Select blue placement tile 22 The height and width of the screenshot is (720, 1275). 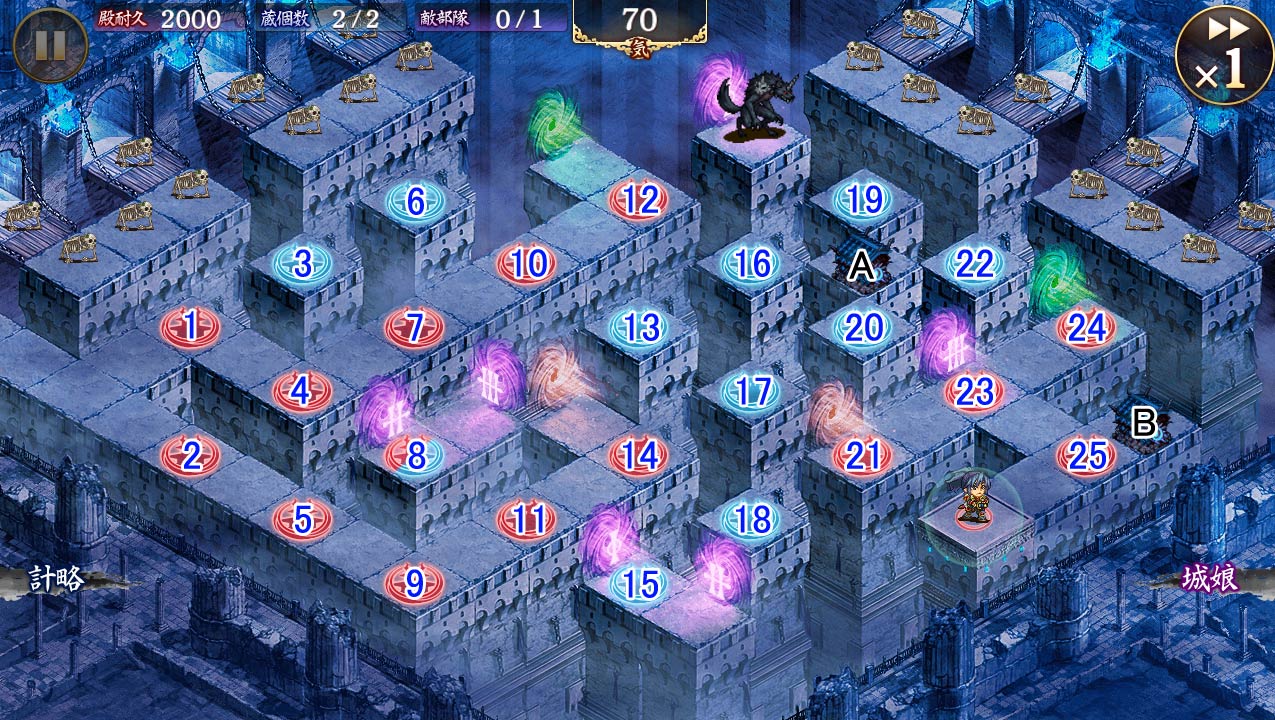[975, 264]
